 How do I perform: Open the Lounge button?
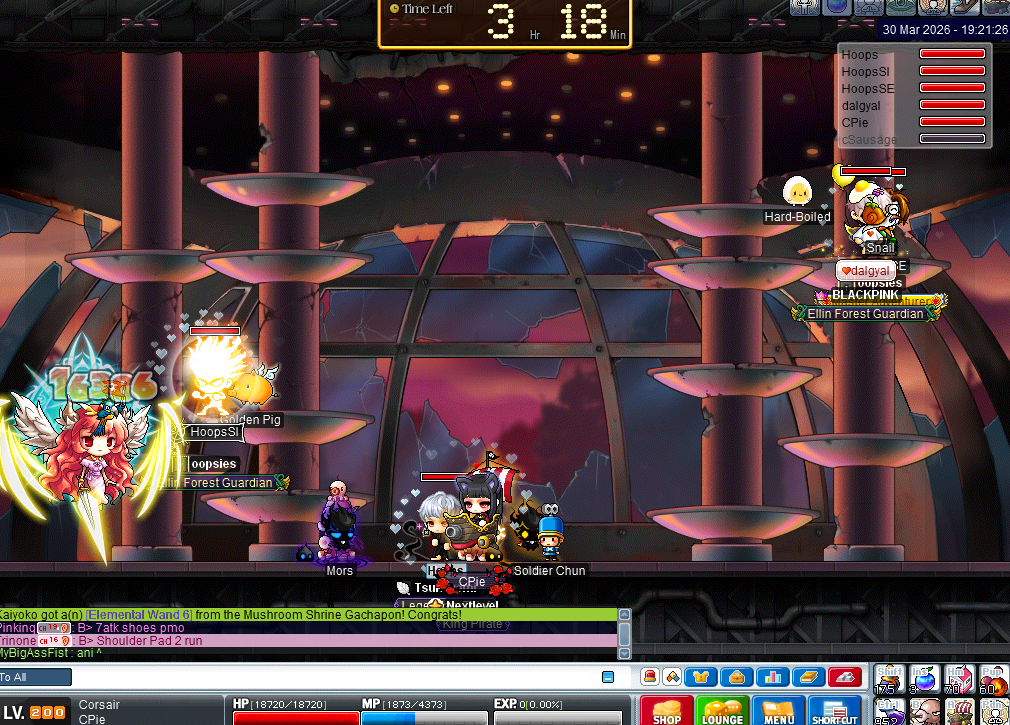pyautogui.click(x=722, y=710)
